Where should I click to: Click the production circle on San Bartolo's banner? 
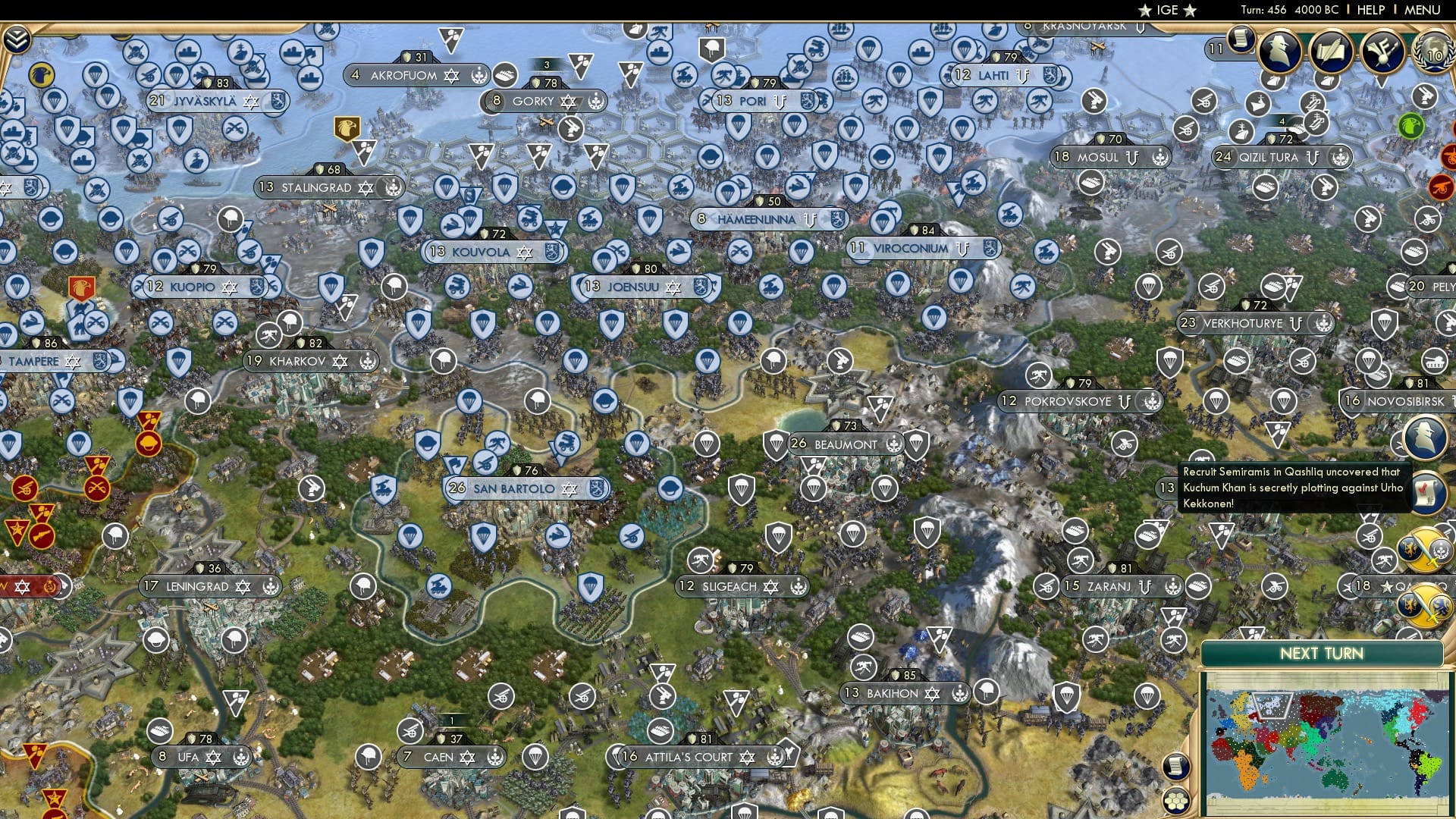pos(596,489)
